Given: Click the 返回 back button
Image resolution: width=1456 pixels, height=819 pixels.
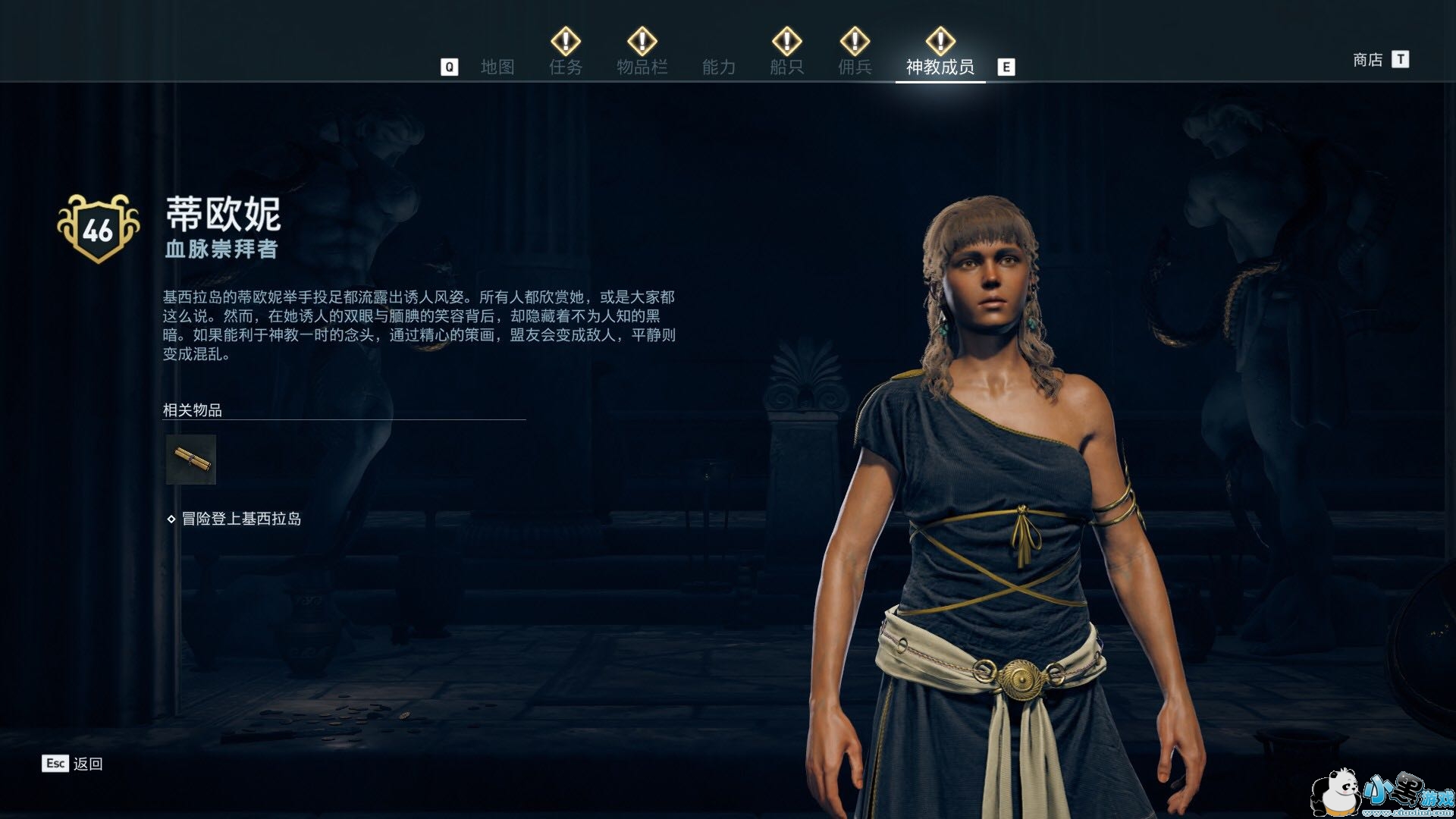Looking at the screenshot, I should click(x=87, y=764).
